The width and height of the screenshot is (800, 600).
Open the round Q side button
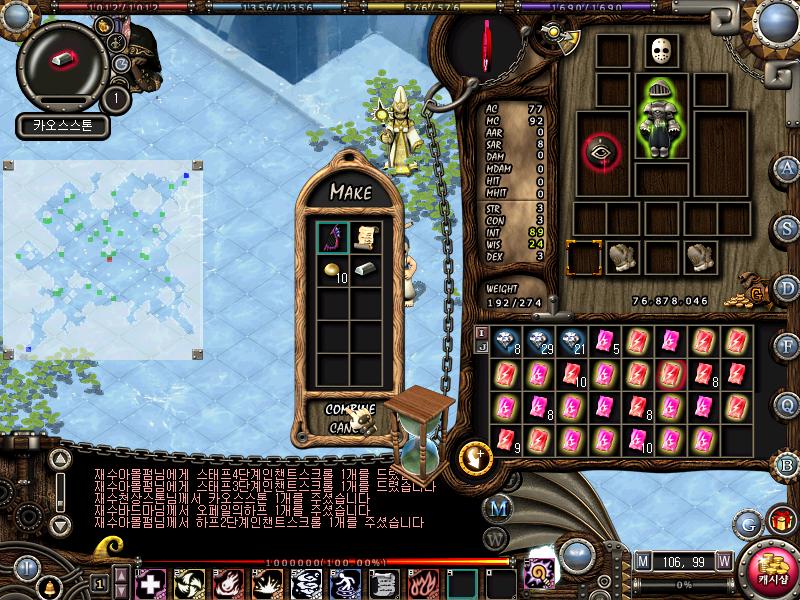point(787,404)
